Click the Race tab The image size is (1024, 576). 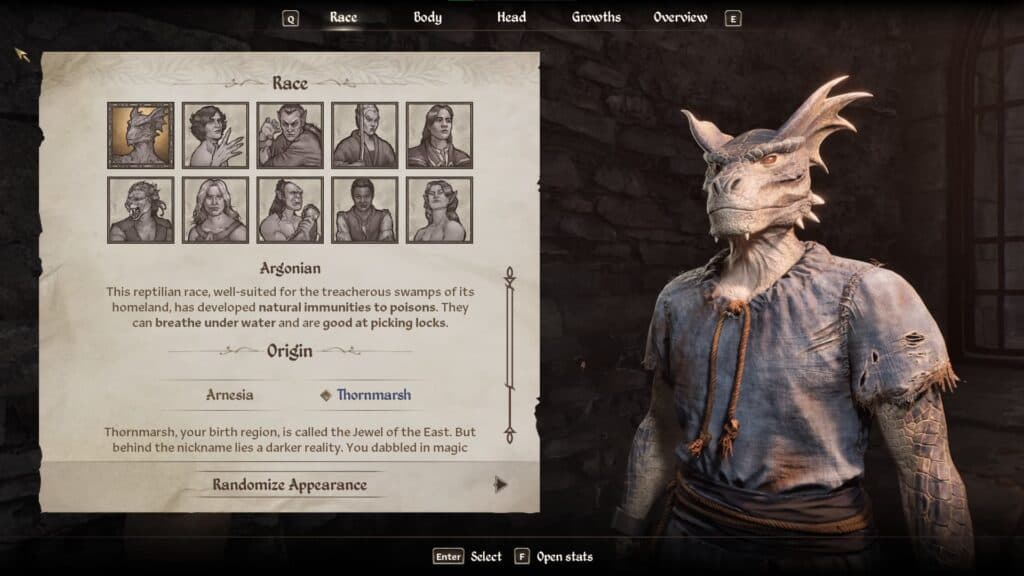pos(343,17)
